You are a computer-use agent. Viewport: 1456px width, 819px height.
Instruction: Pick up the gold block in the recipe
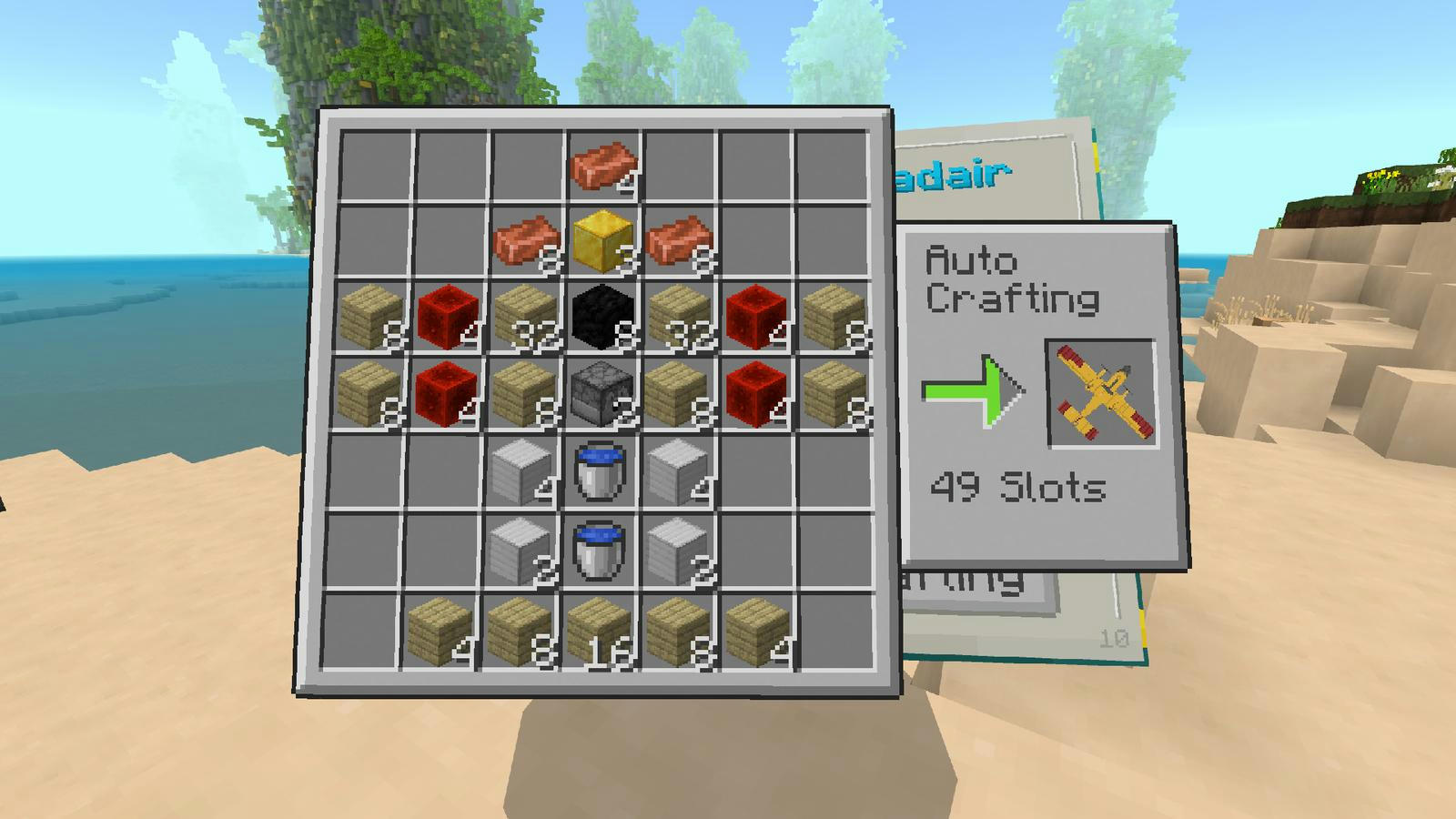[x=602, y=241]
